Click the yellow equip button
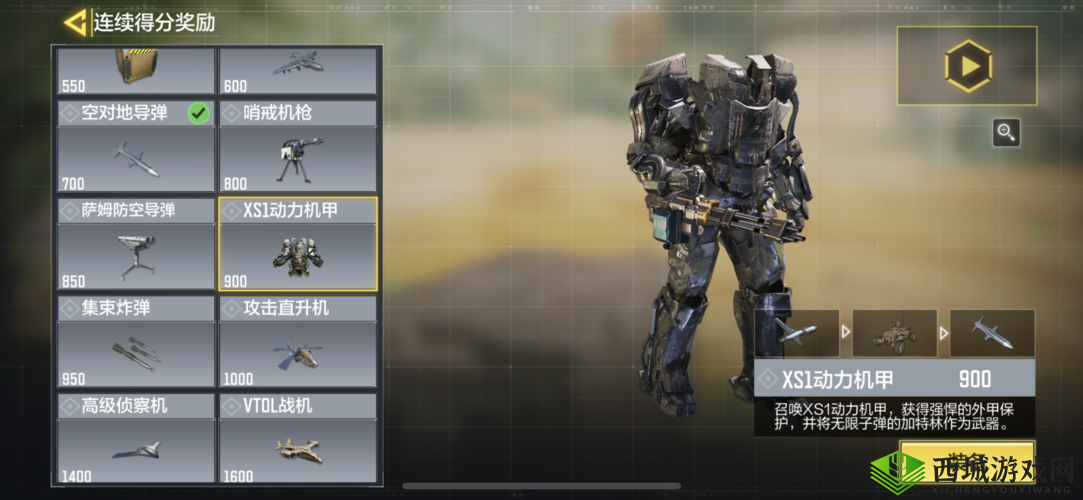The width and height of the screenshot is (1083, 500). coord(967,458)
